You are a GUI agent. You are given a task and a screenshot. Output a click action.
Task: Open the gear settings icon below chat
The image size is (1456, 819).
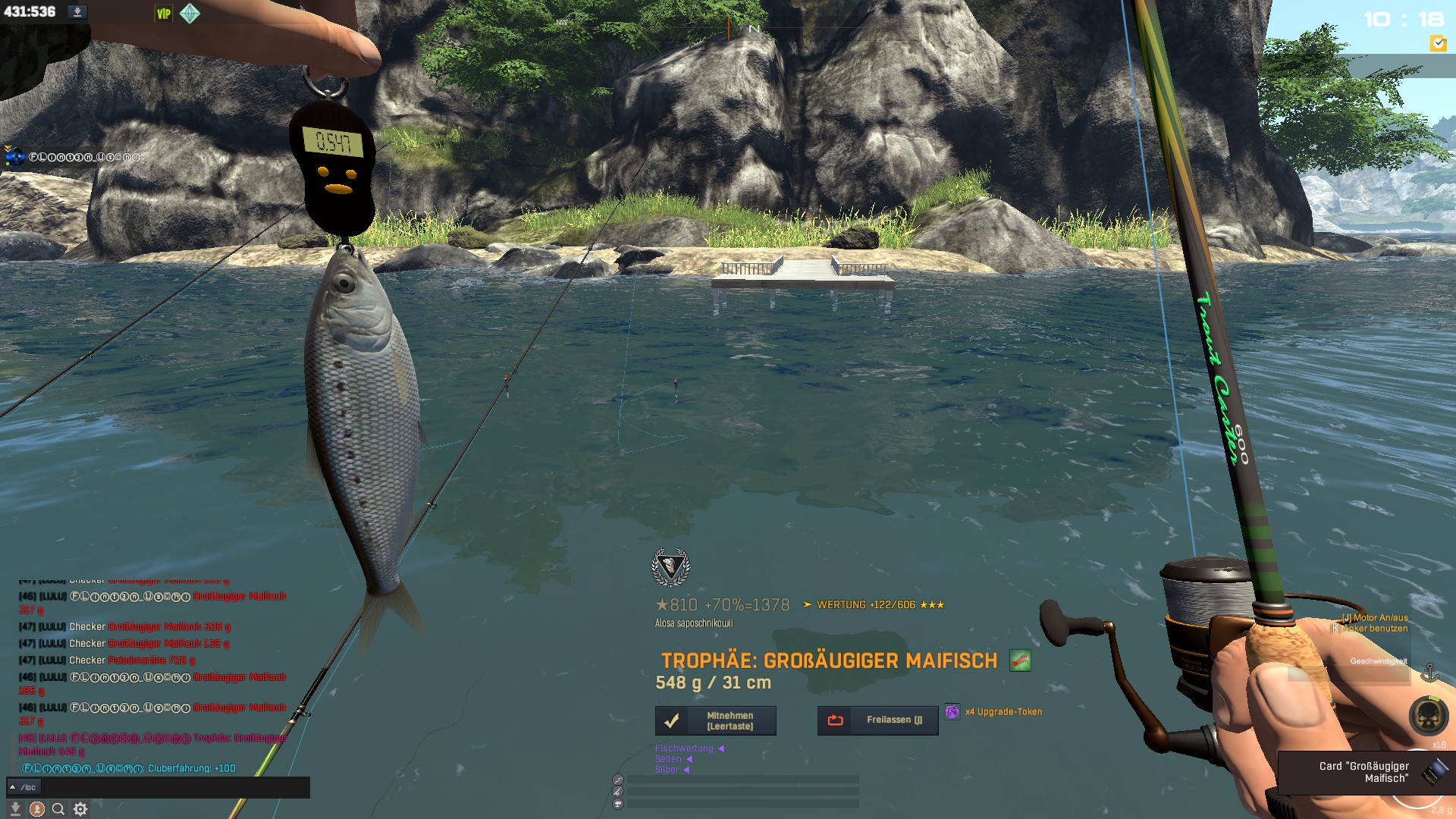coord(80,809)
